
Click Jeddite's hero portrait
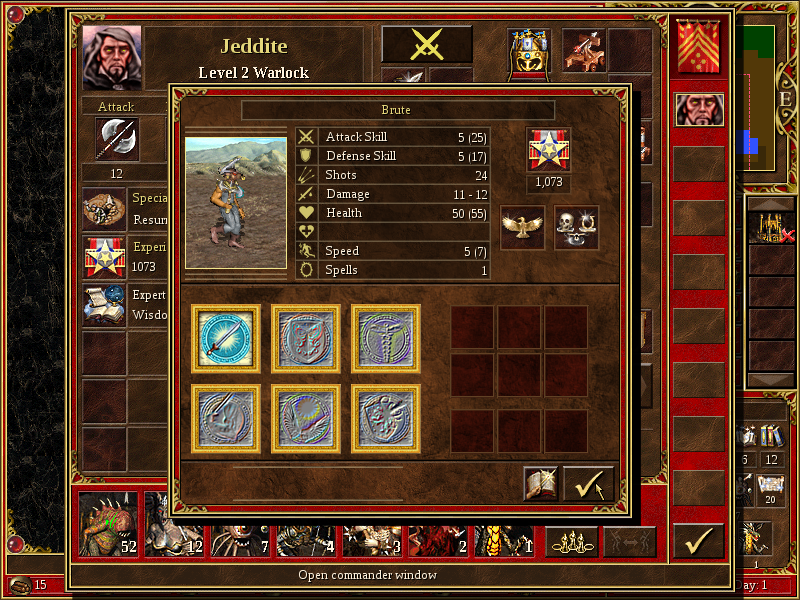click(112, 57)
